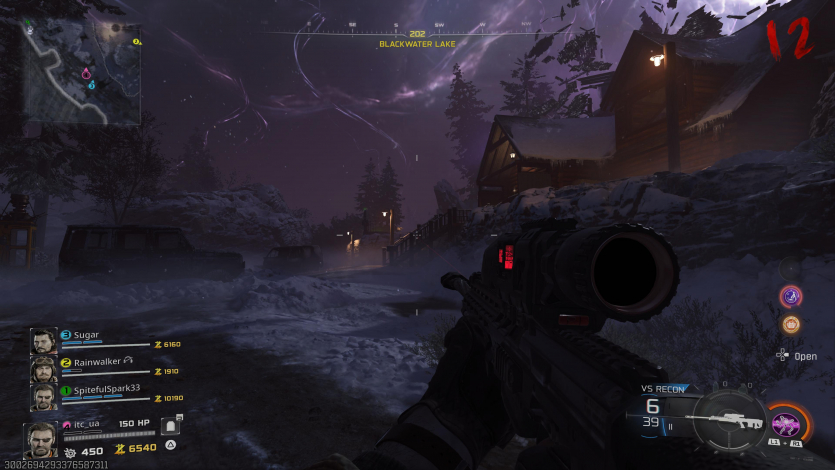This screenshot has width=835, height=470.
Task: Click the itc_ua player portrait
Action: [x=40, y=439]
